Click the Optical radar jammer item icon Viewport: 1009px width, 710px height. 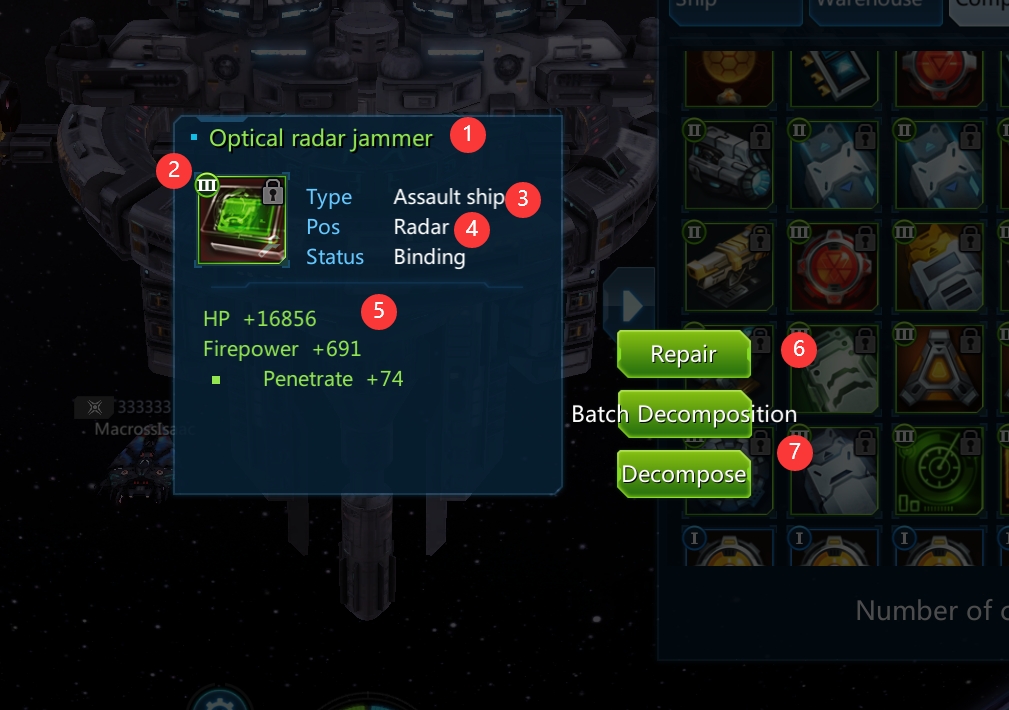[242, 218]
